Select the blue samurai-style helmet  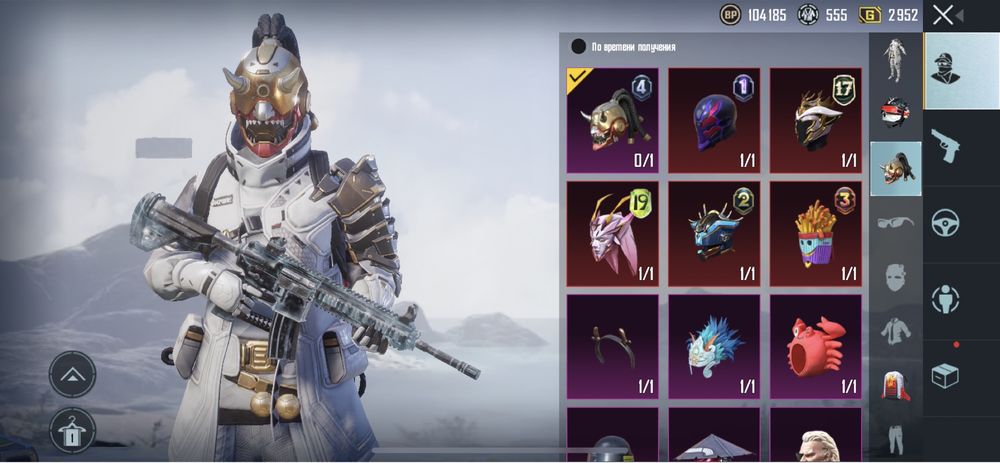coord(714,233)
